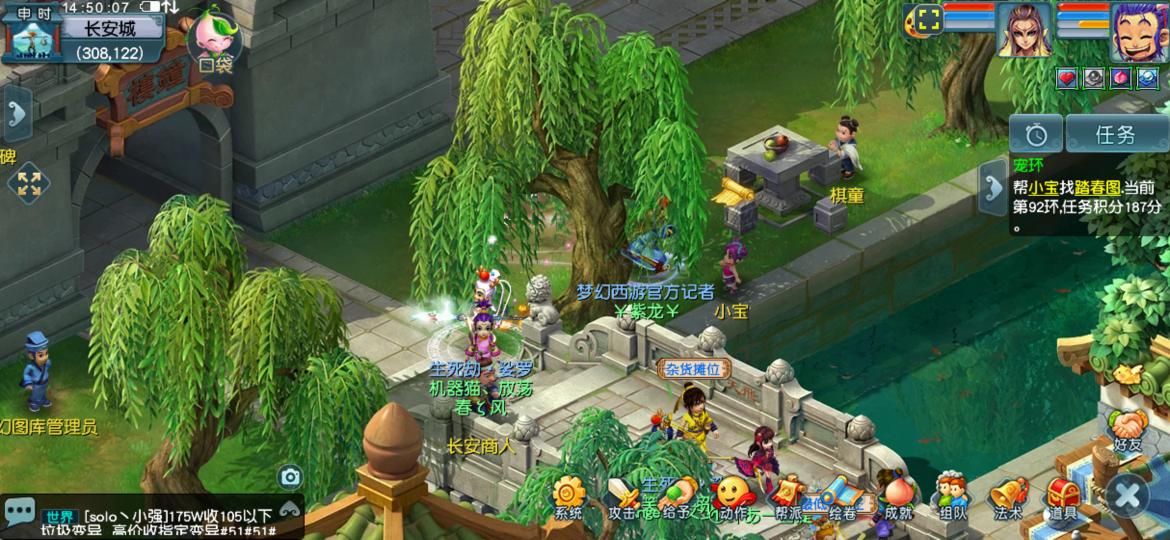Close the bottom toolbar with the X button

pos(1128,494)
